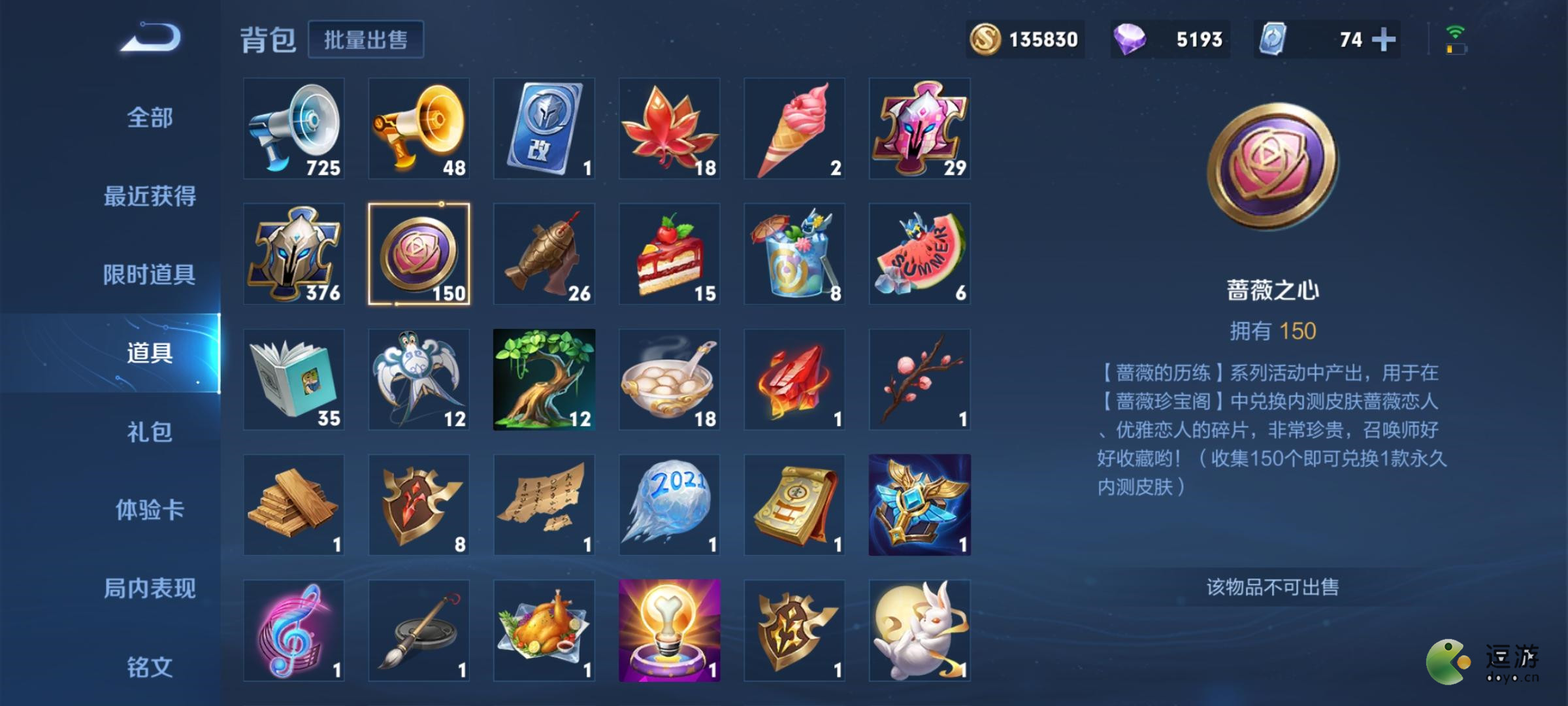Select the blue 改 rename card item
The width and height of the screenshot is (1568, 706).
pyautogui.click(x=544, y=129)
